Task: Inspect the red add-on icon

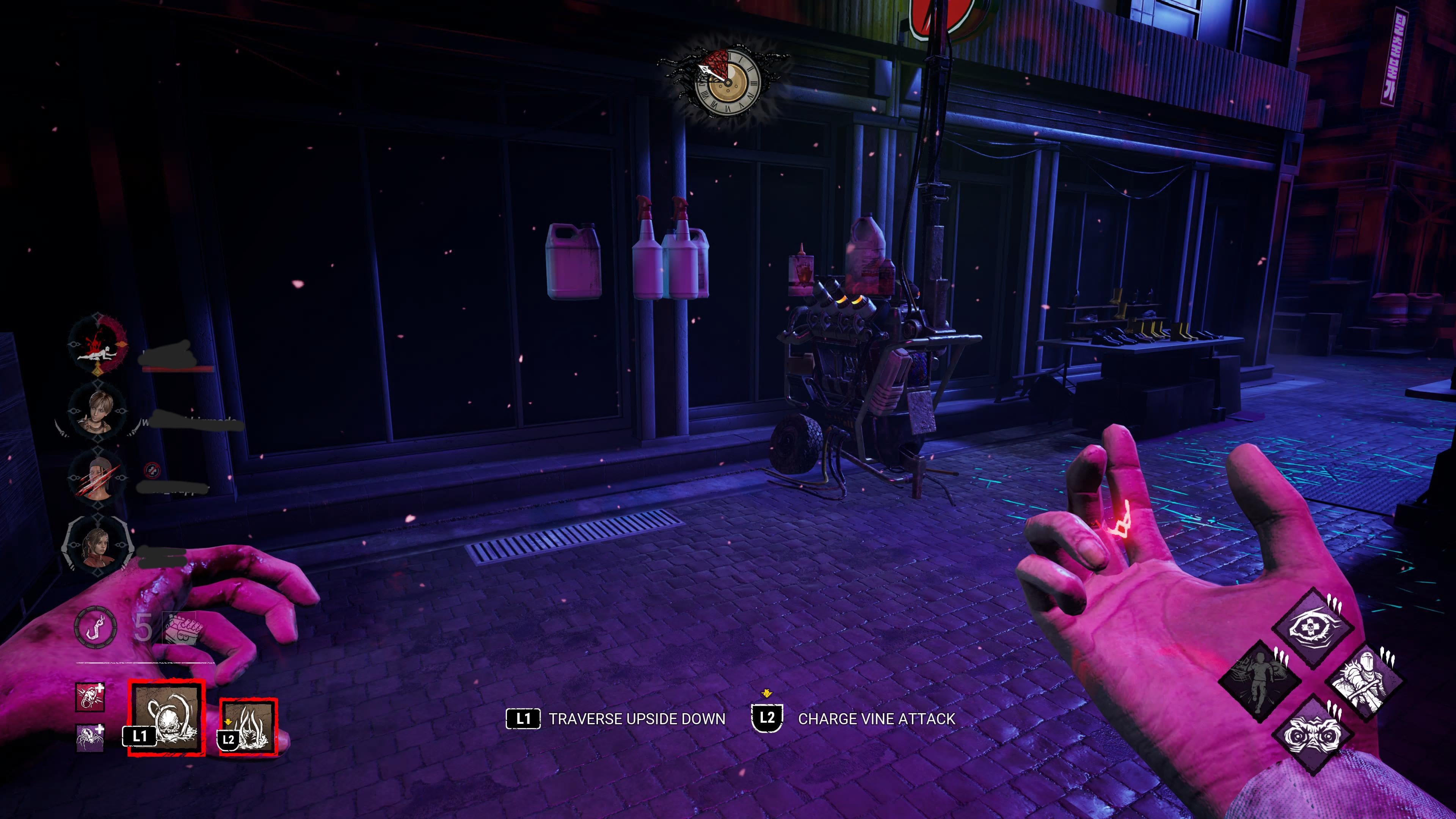Action: click(90, 697)
